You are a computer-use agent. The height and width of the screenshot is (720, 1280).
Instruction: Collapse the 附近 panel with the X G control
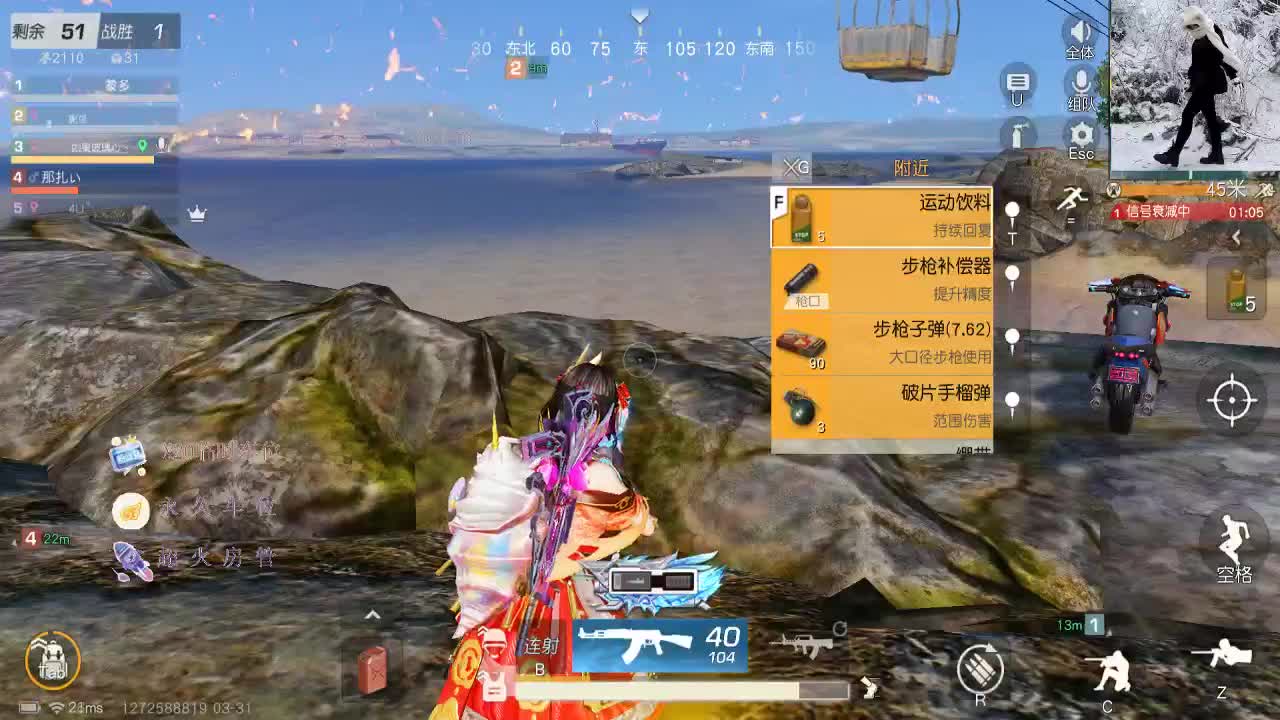tap(795, 167)
